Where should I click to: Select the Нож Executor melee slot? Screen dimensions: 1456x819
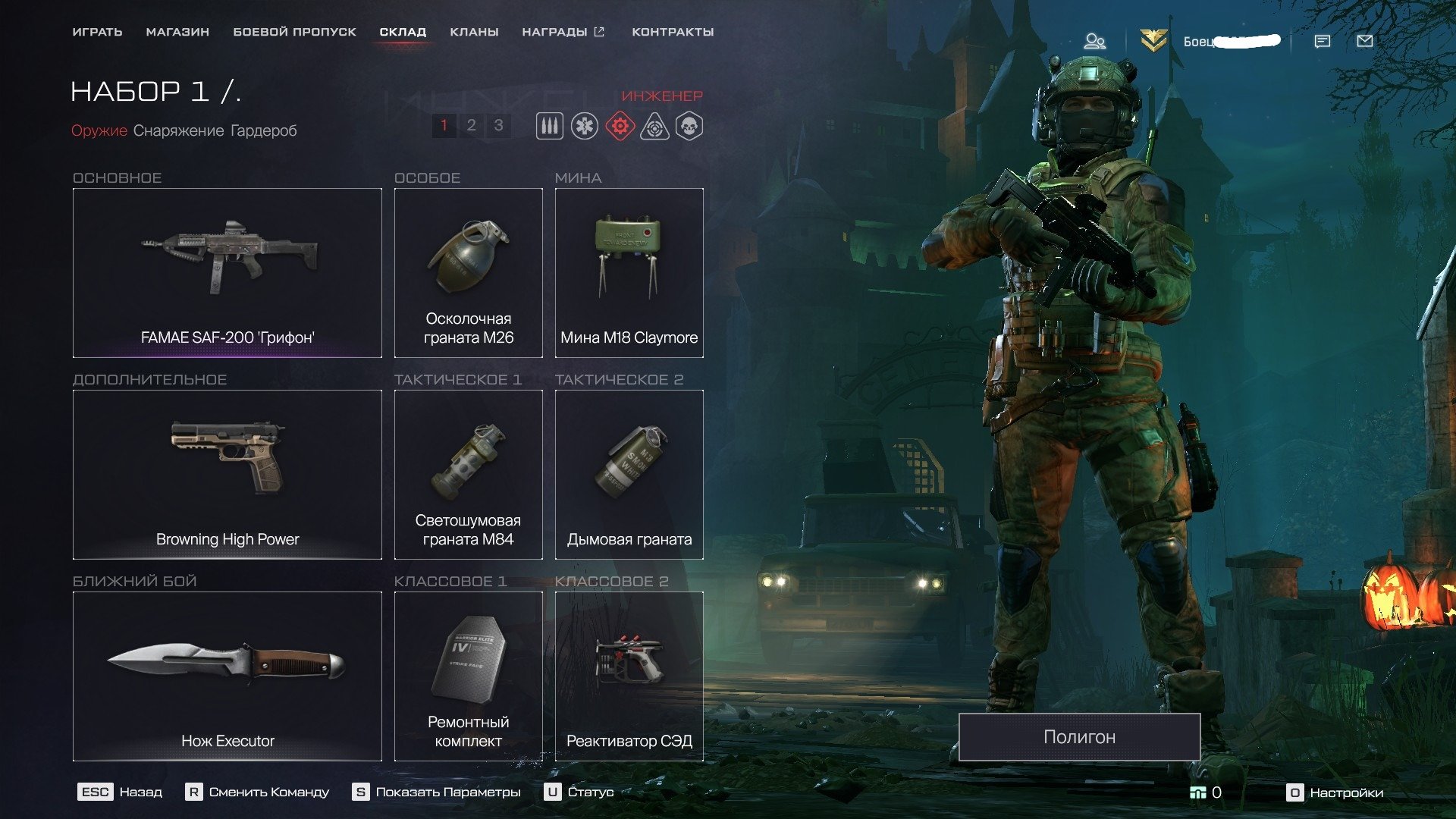tap(227, 676)
